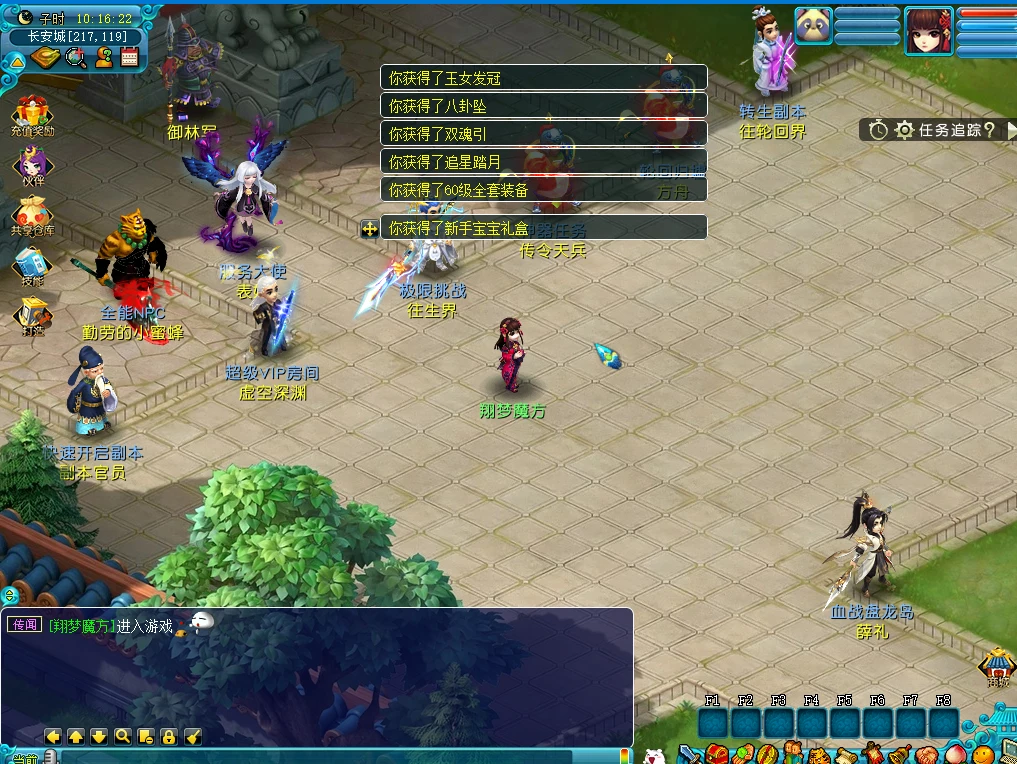Select the player character portrait
Image resolution: width=1017 pixels, height=764 pixels.
pos(929,30)
